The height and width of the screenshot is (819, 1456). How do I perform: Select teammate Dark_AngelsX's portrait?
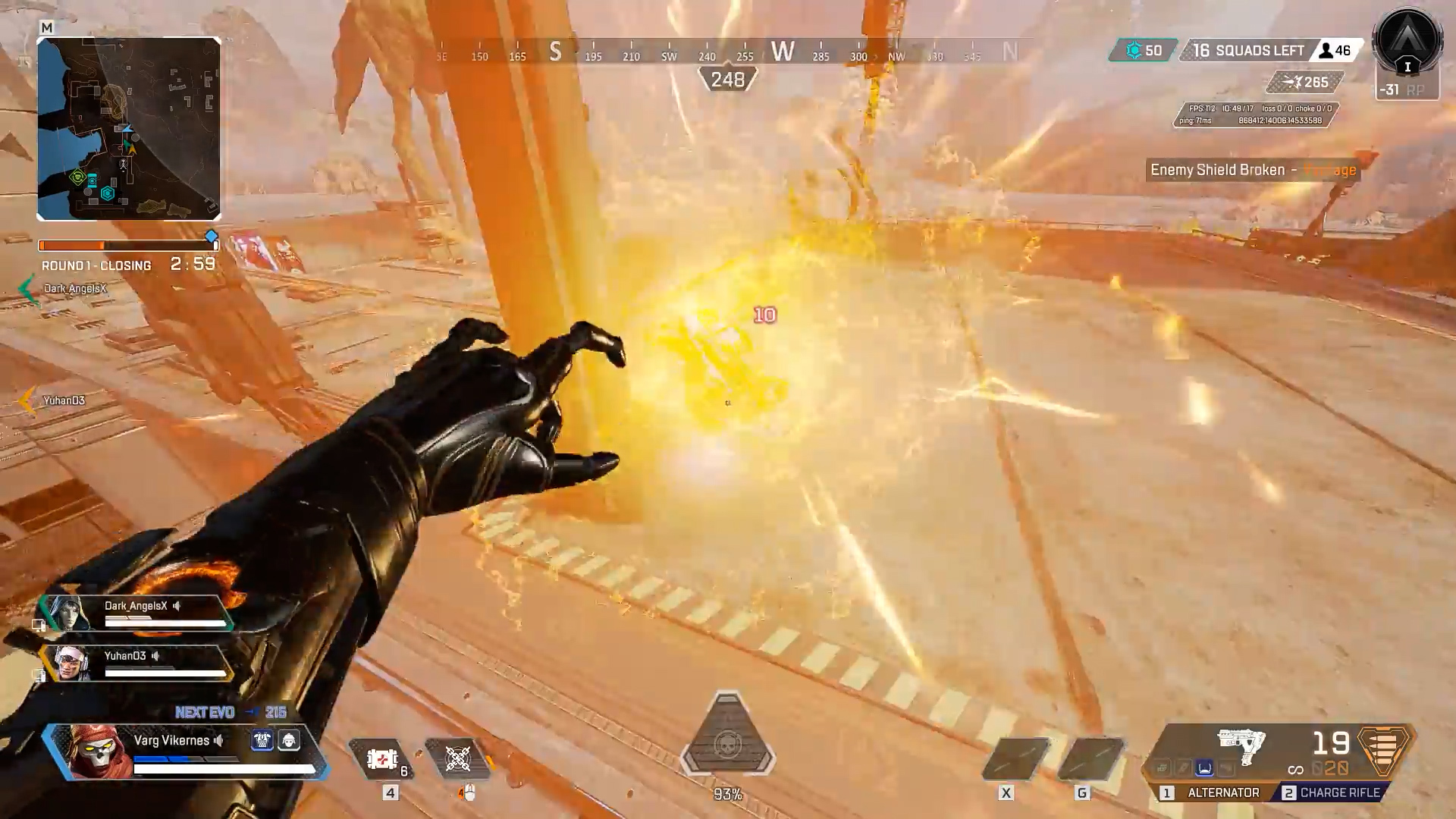68,613
